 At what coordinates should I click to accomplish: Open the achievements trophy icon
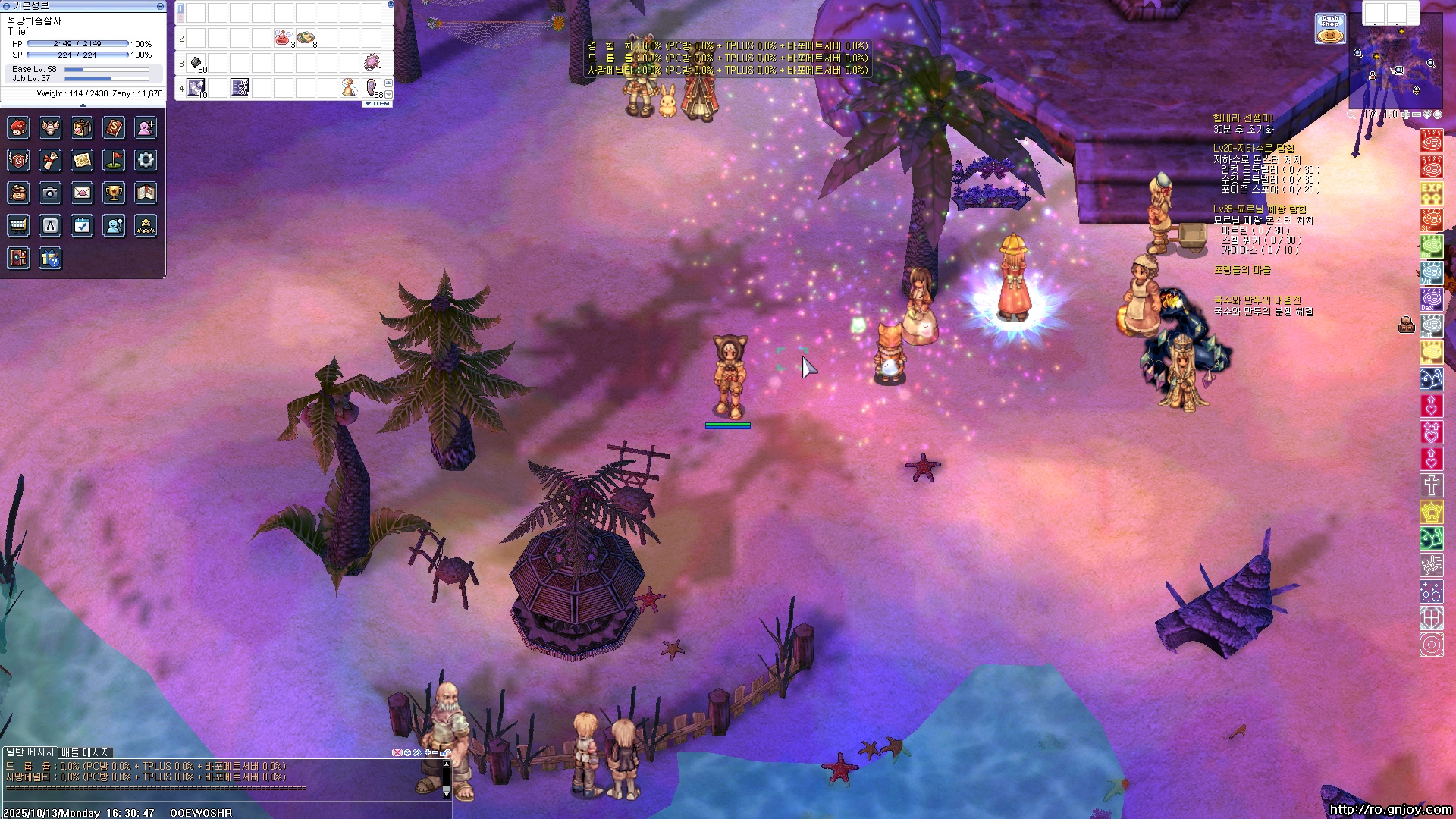click(x=114, y=193)
